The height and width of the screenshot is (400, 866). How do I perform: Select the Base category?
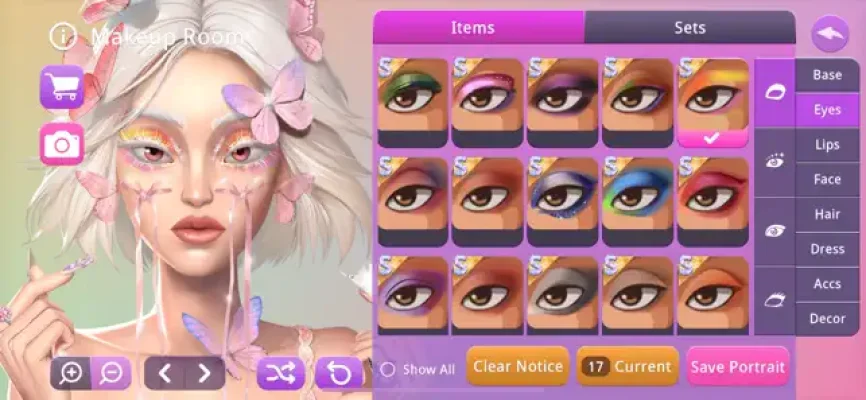click(x=827, y=75)
